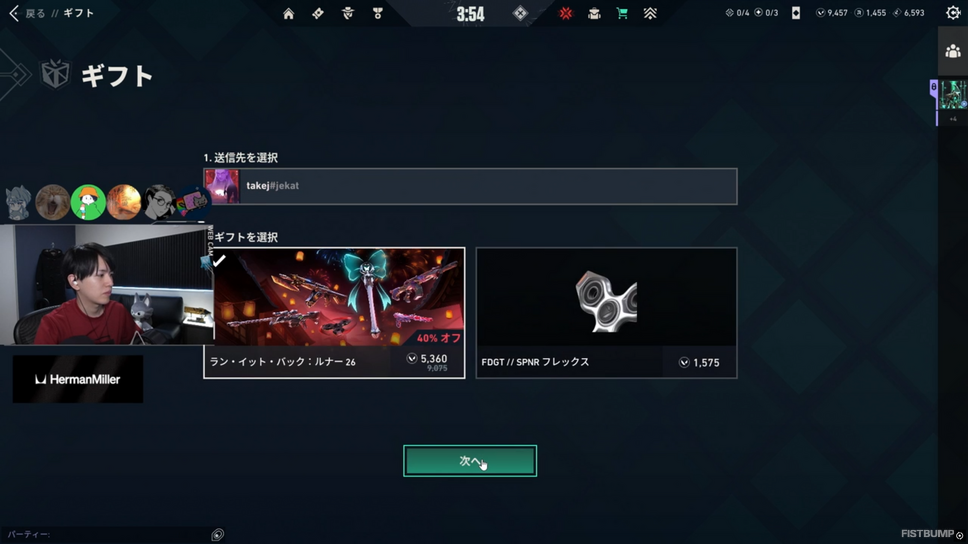The width and height of the screenshot is (968, 544).
Task: Click the party member portrait on the right
Action: [952, 95]
